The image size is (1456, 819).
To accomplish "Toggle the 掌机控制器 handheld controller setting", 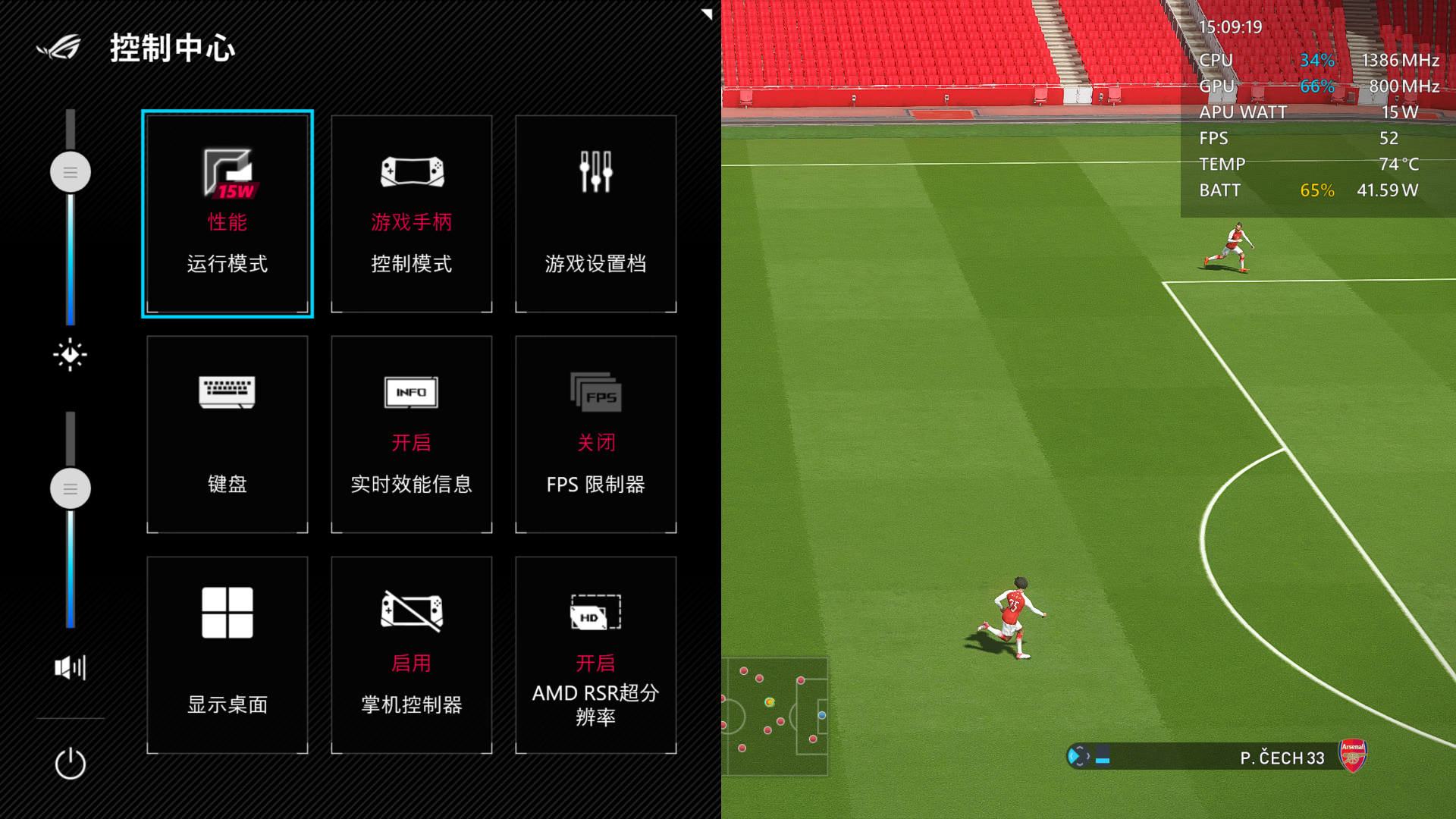I will click(x=411, y=654).
